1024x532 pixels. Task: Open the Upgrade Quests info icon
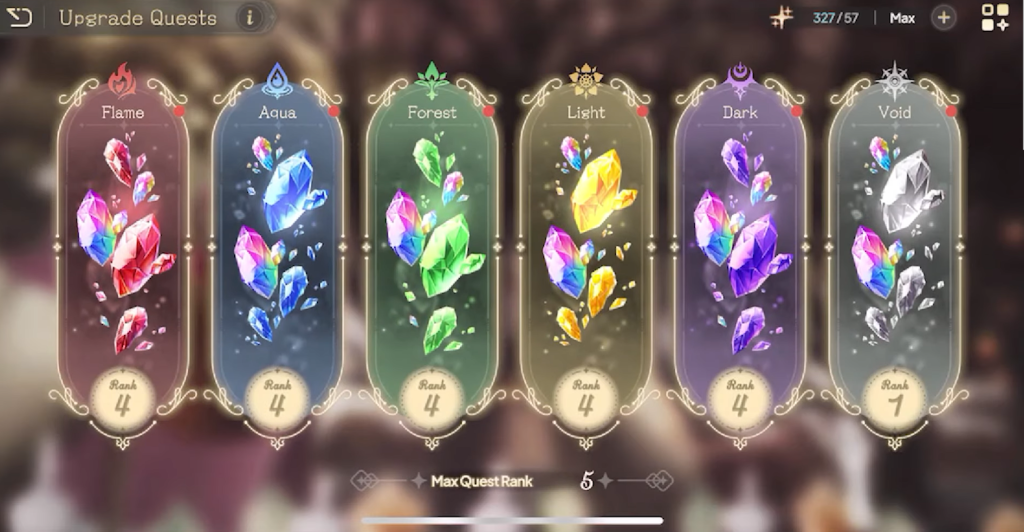[x=249, y=17]
